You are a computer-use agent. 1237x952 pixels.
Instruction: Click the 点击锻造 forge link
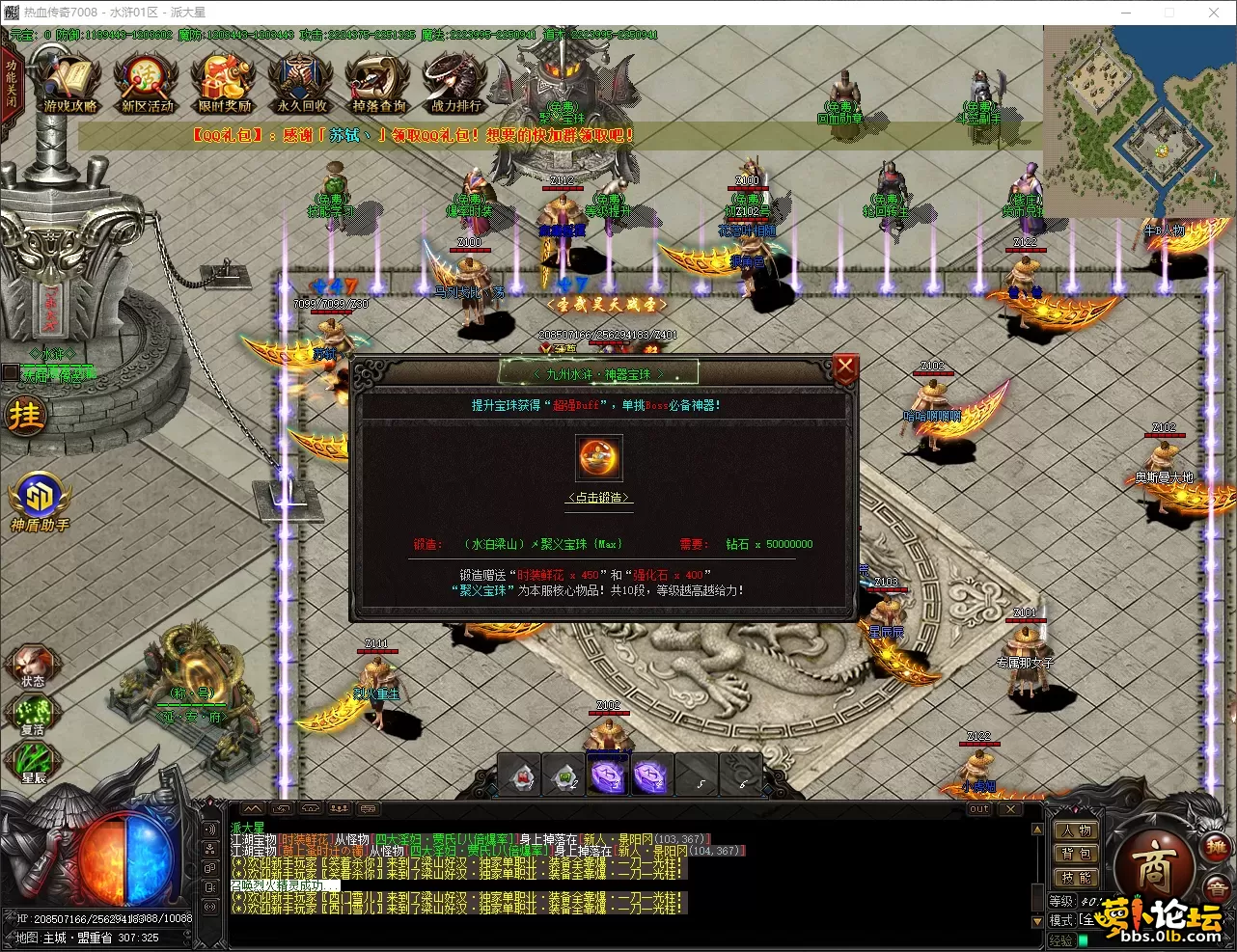[598, 498]
